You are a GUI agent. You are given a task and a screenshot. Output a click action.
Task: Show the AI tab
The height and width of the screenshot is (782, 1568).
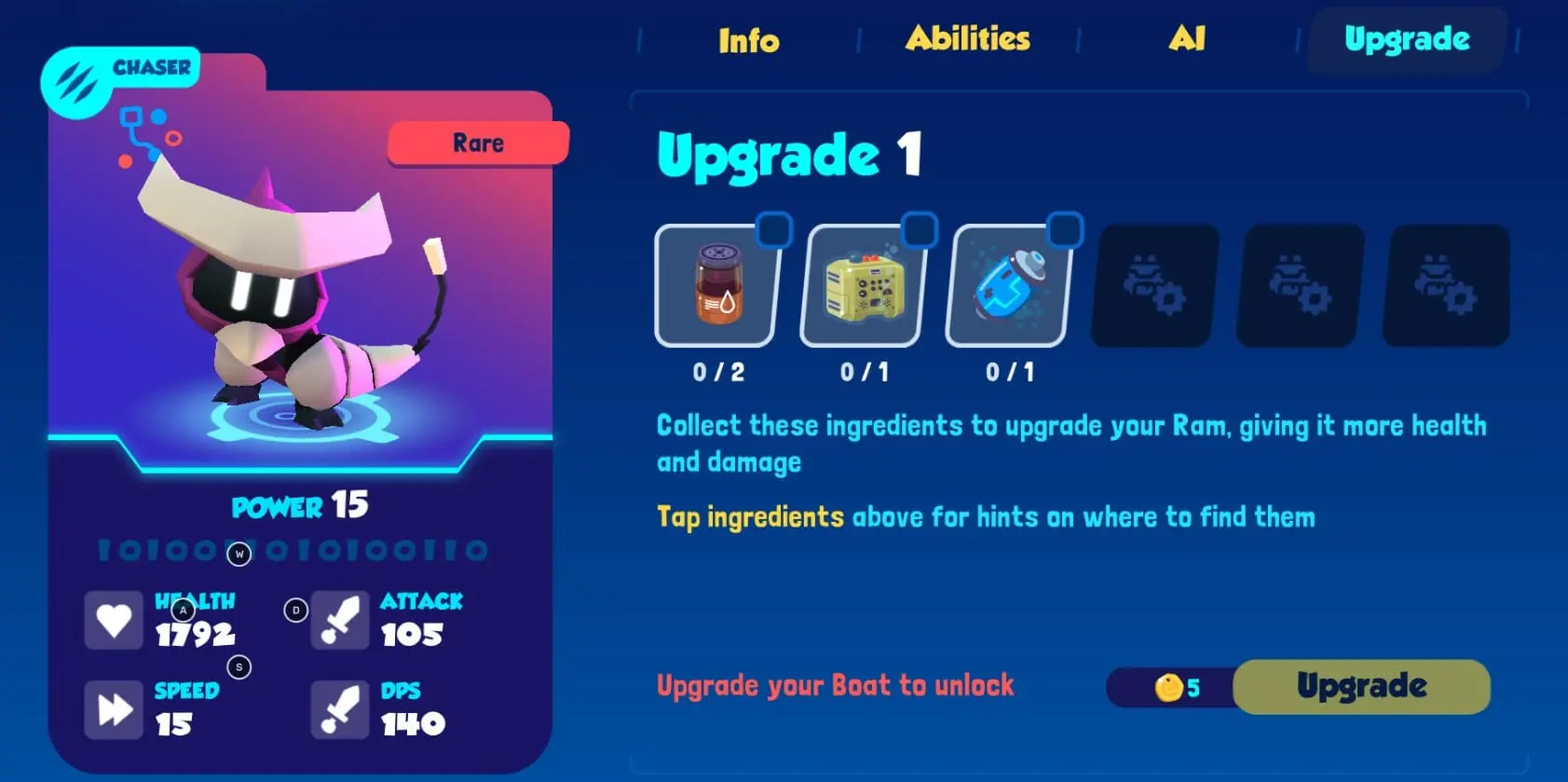coord(1186,38)
